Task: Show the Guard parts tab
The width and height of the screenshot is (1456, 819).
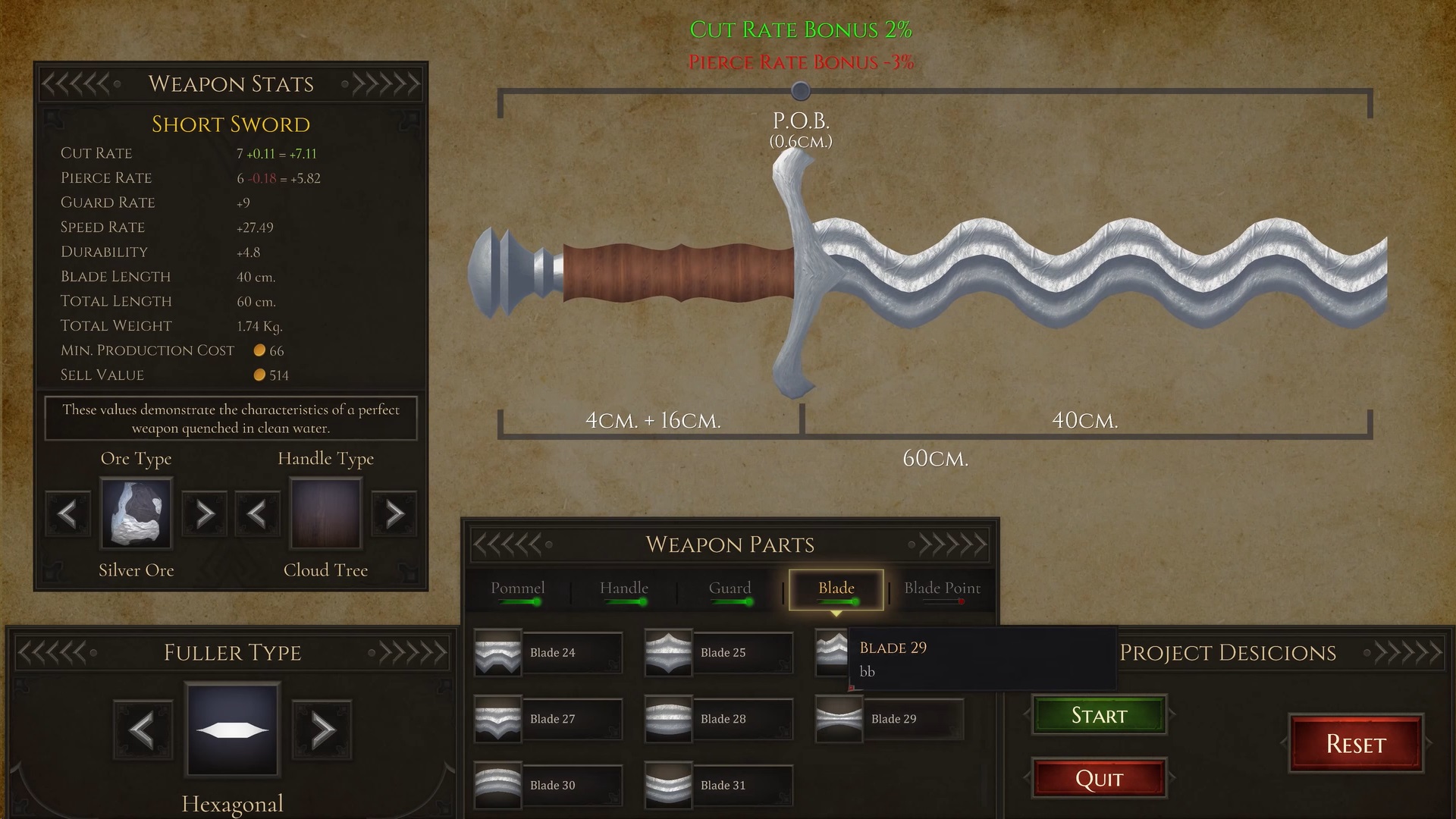Action: point(730,589)
